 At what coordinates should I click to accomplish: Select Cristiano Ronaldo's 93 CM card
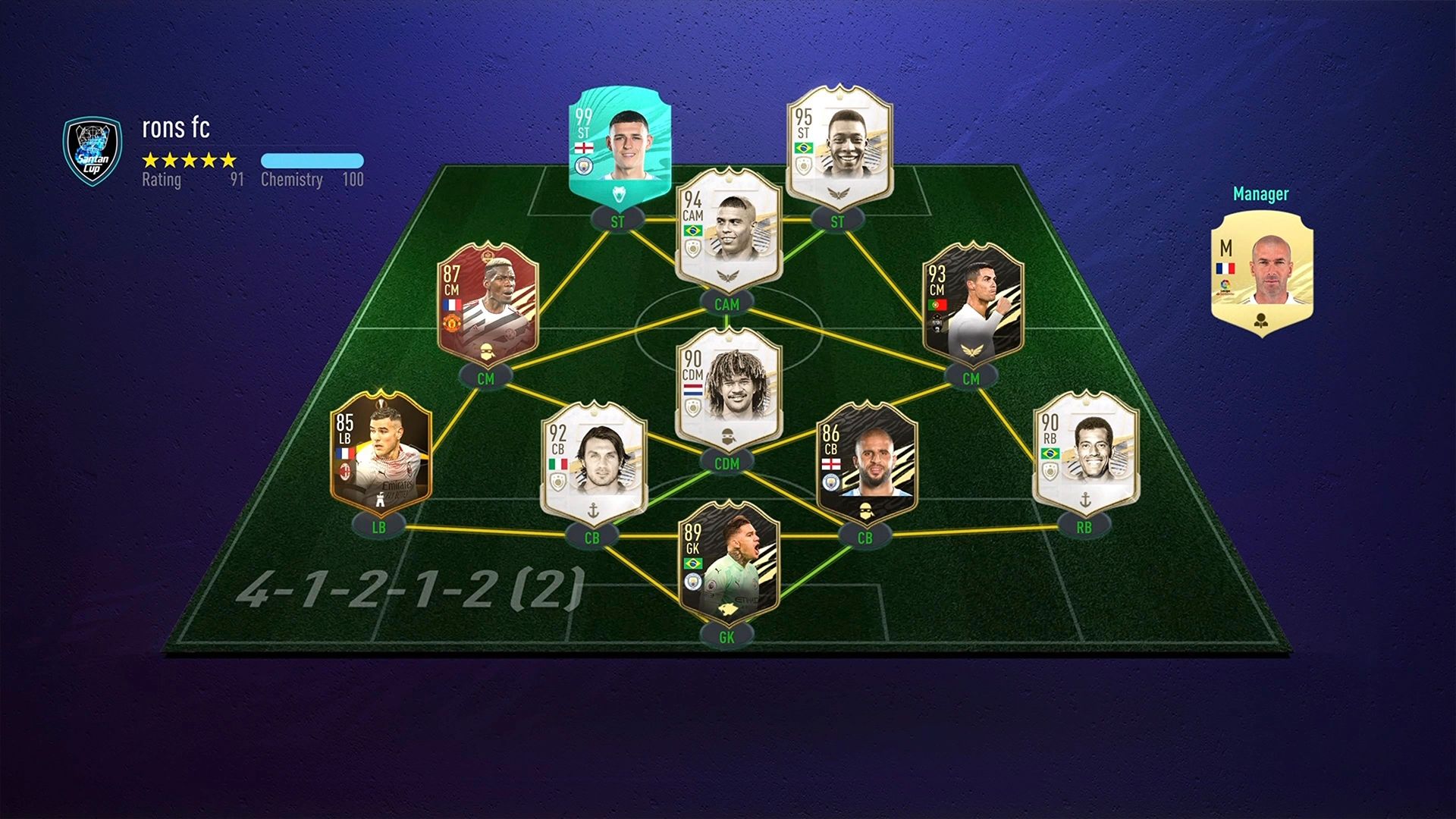tap(971, 303)
